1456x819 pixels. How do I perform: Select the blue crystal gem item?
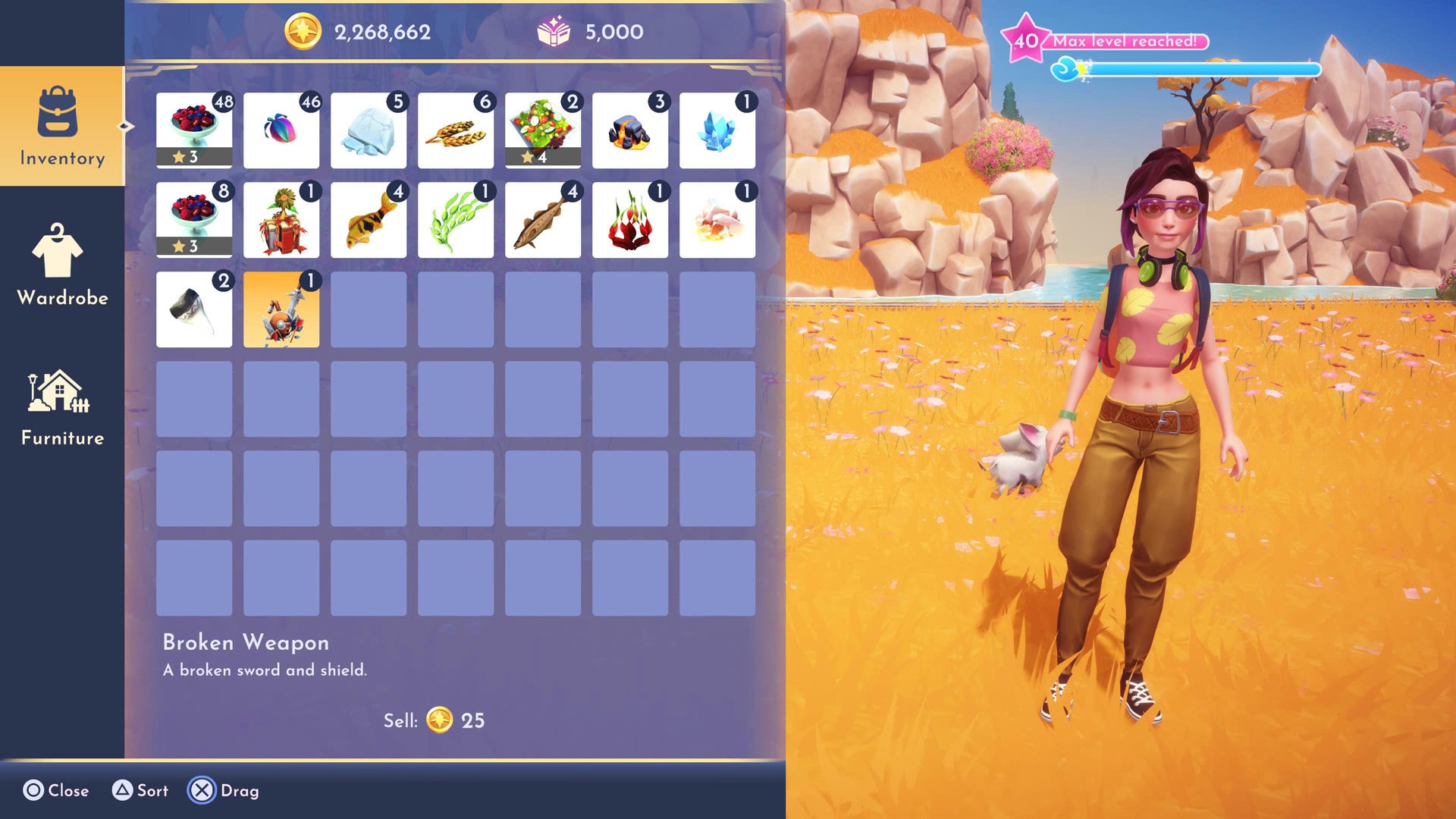pos(717,130)
